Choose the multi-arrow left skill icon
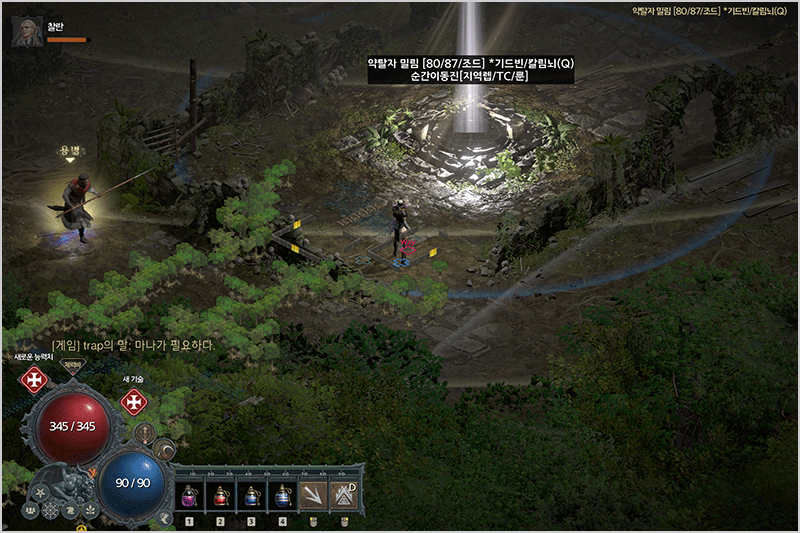Image resolution: width=800 pixels, height=533 pixels. point(314,495)
